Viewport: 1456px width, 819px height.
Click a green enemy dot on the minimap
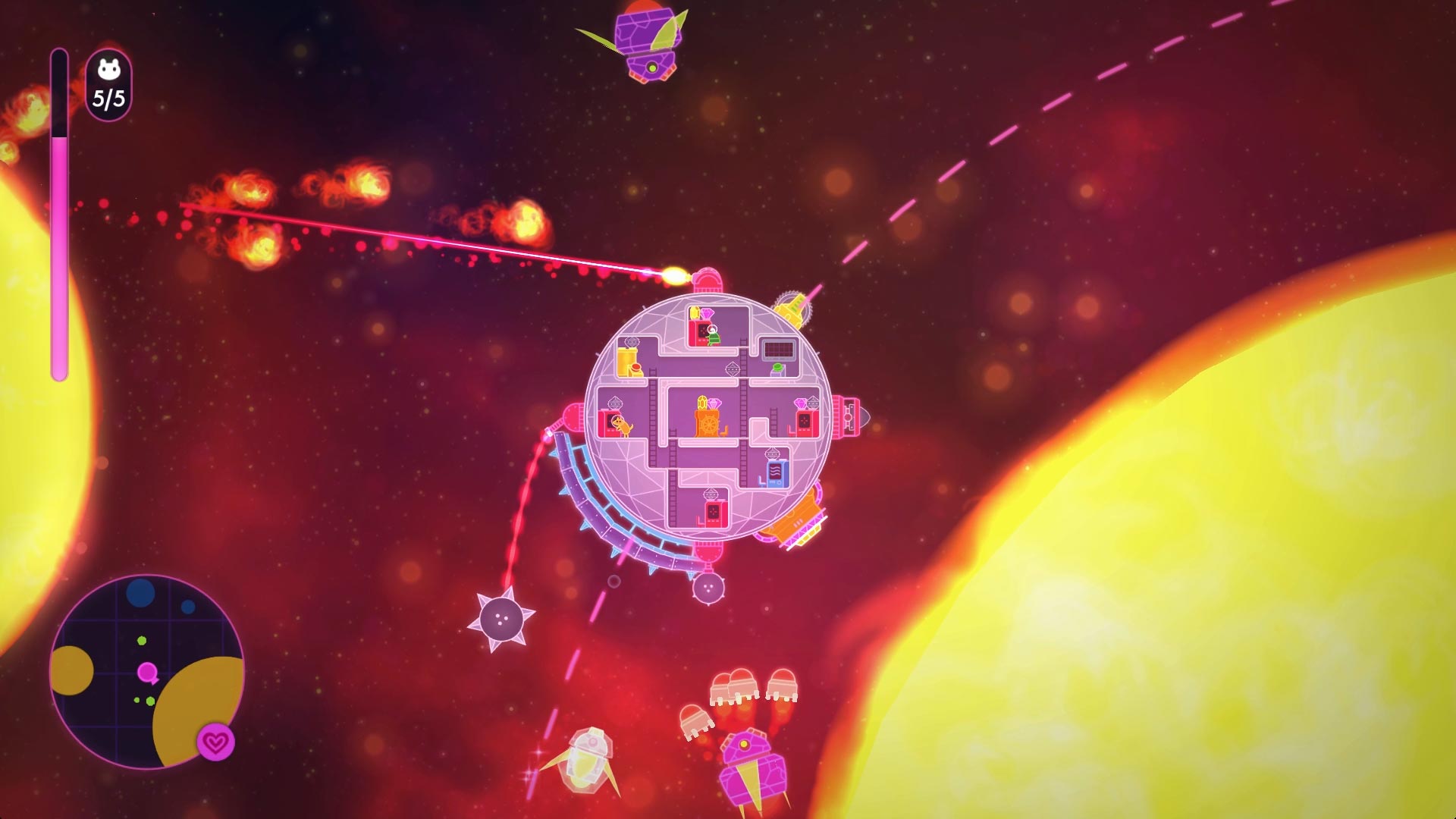pyautogui.click(x=141, y=640)
